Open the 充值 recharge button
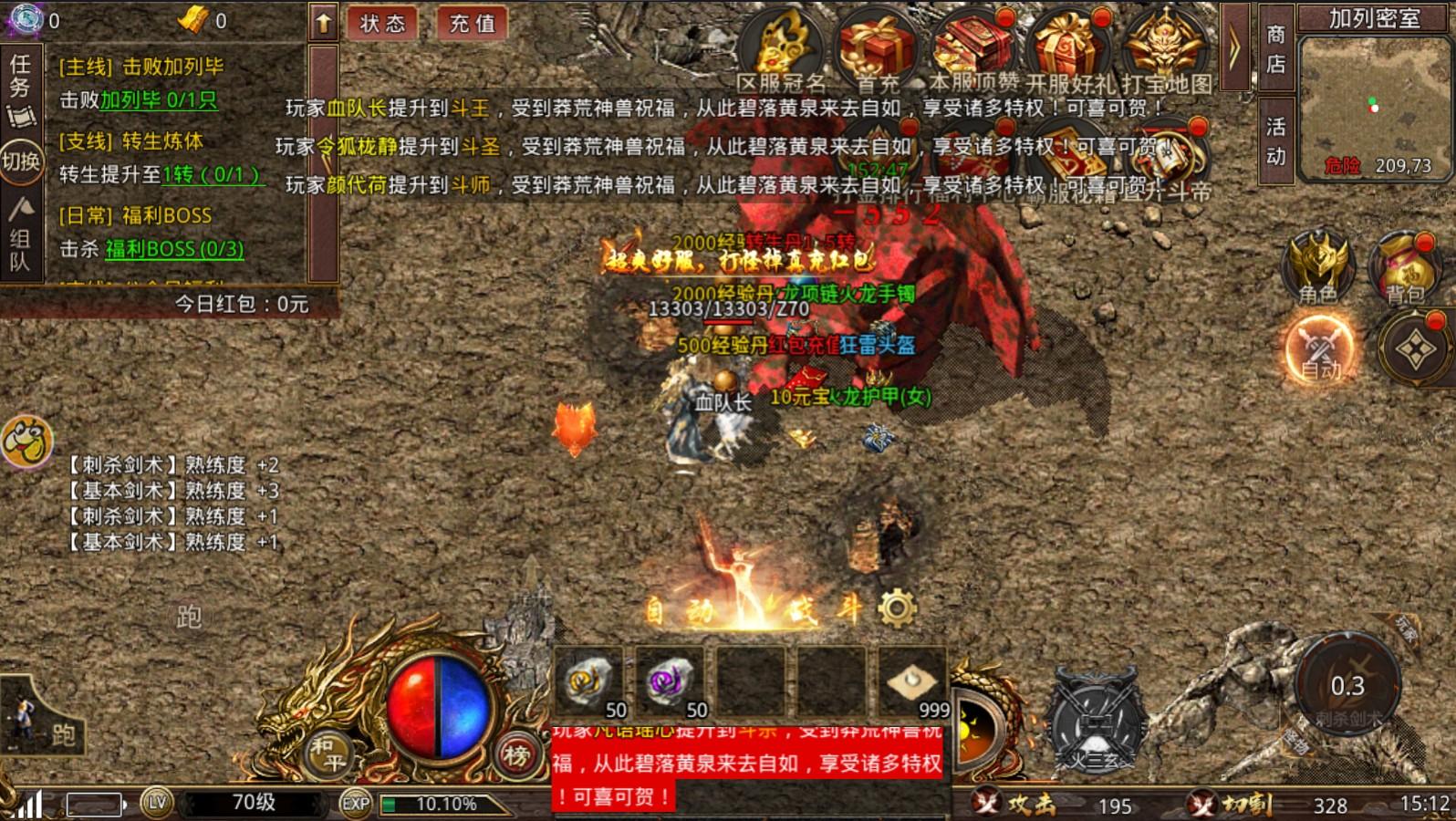This screenshot has height=821, width=1456. [x=469, y=26]
